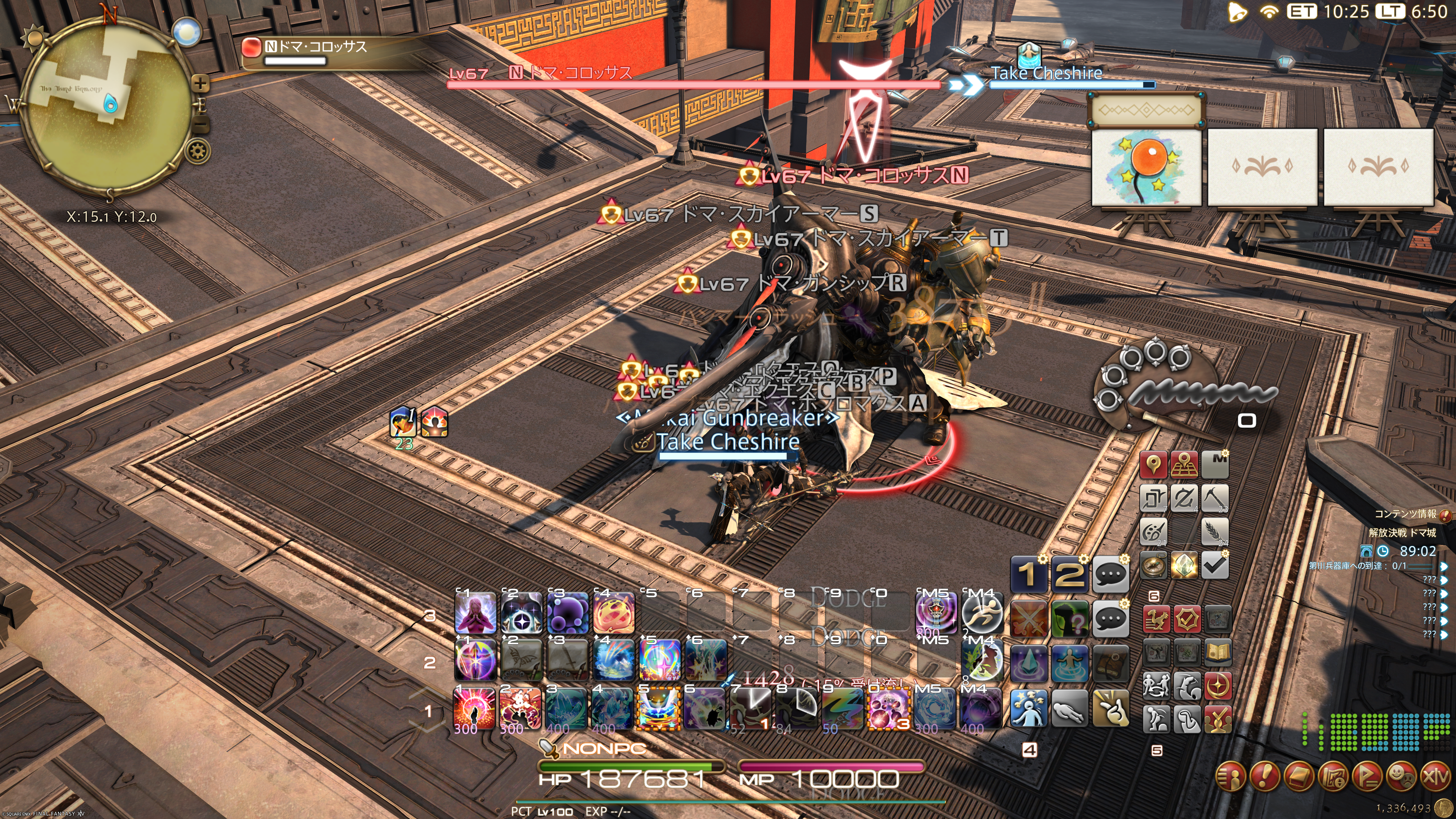Activate the Sprint running-figure action
This screenshot has height=819, width=1456.
pos(982,613)
